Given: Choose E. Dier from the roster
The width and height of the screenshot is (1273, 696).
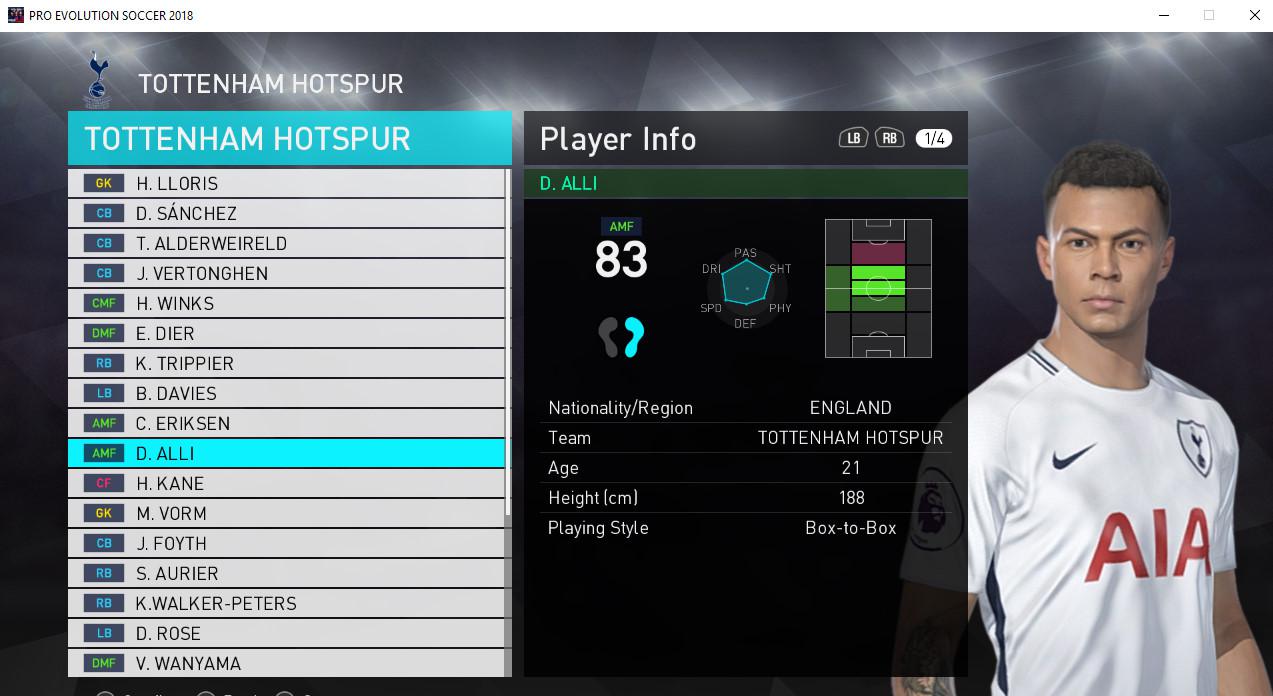Looking at the screenshot, I should 286,333.
